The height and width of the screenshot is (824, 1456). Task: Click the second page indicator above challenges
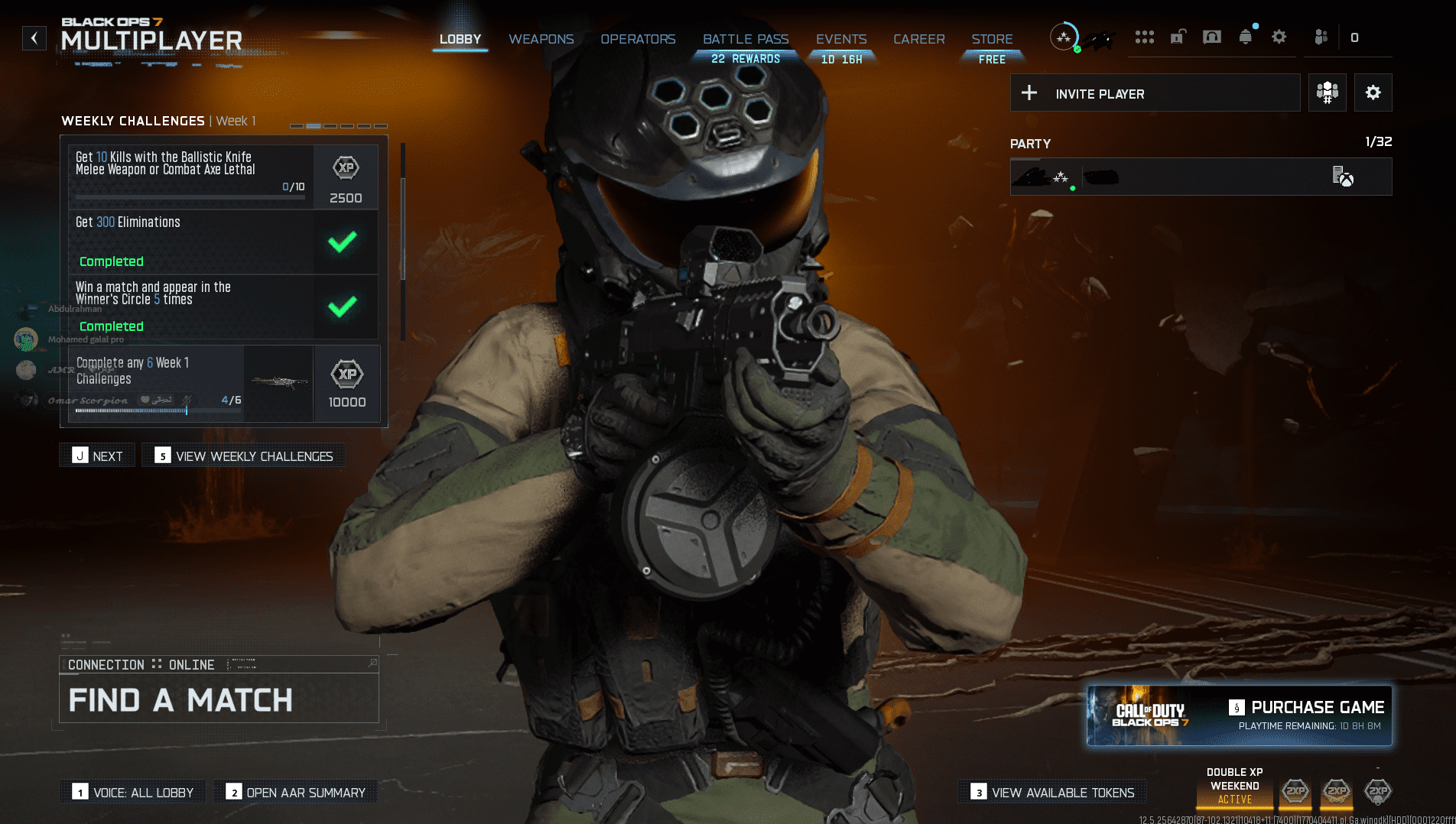coord(314,125)
